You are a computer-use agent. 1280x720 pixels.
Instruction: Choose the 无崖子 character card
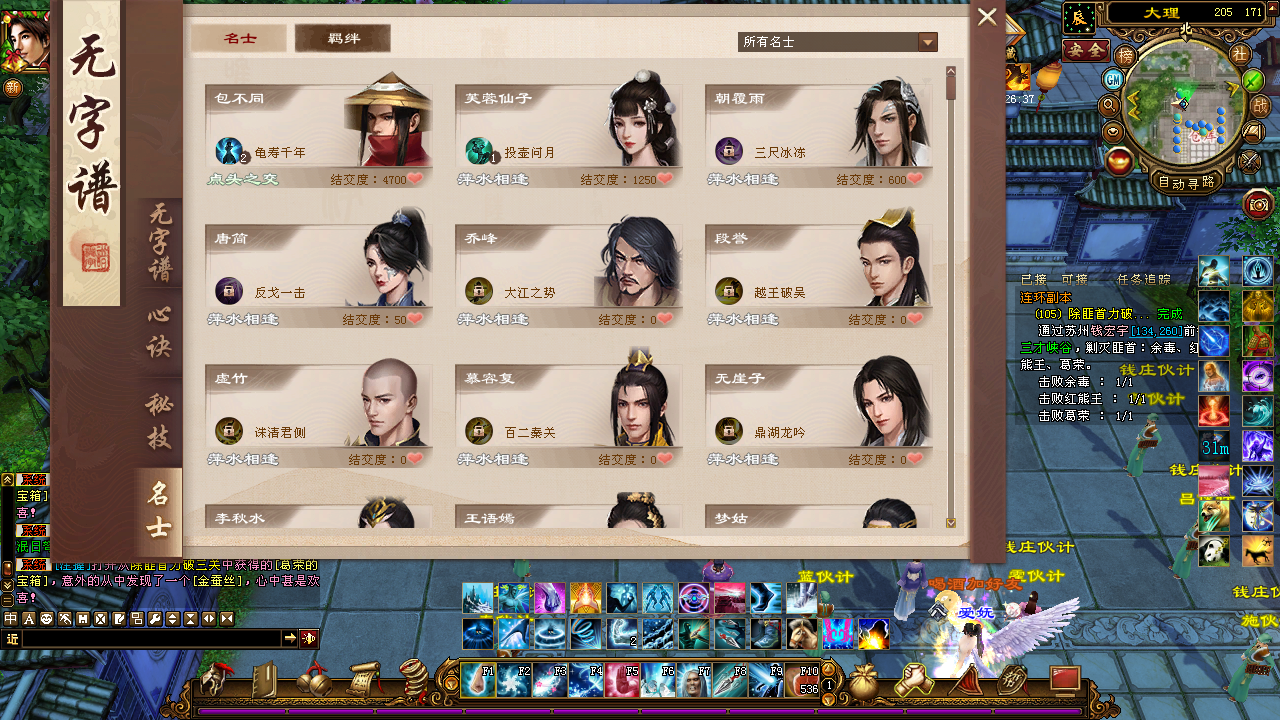[x=819, y=410]
